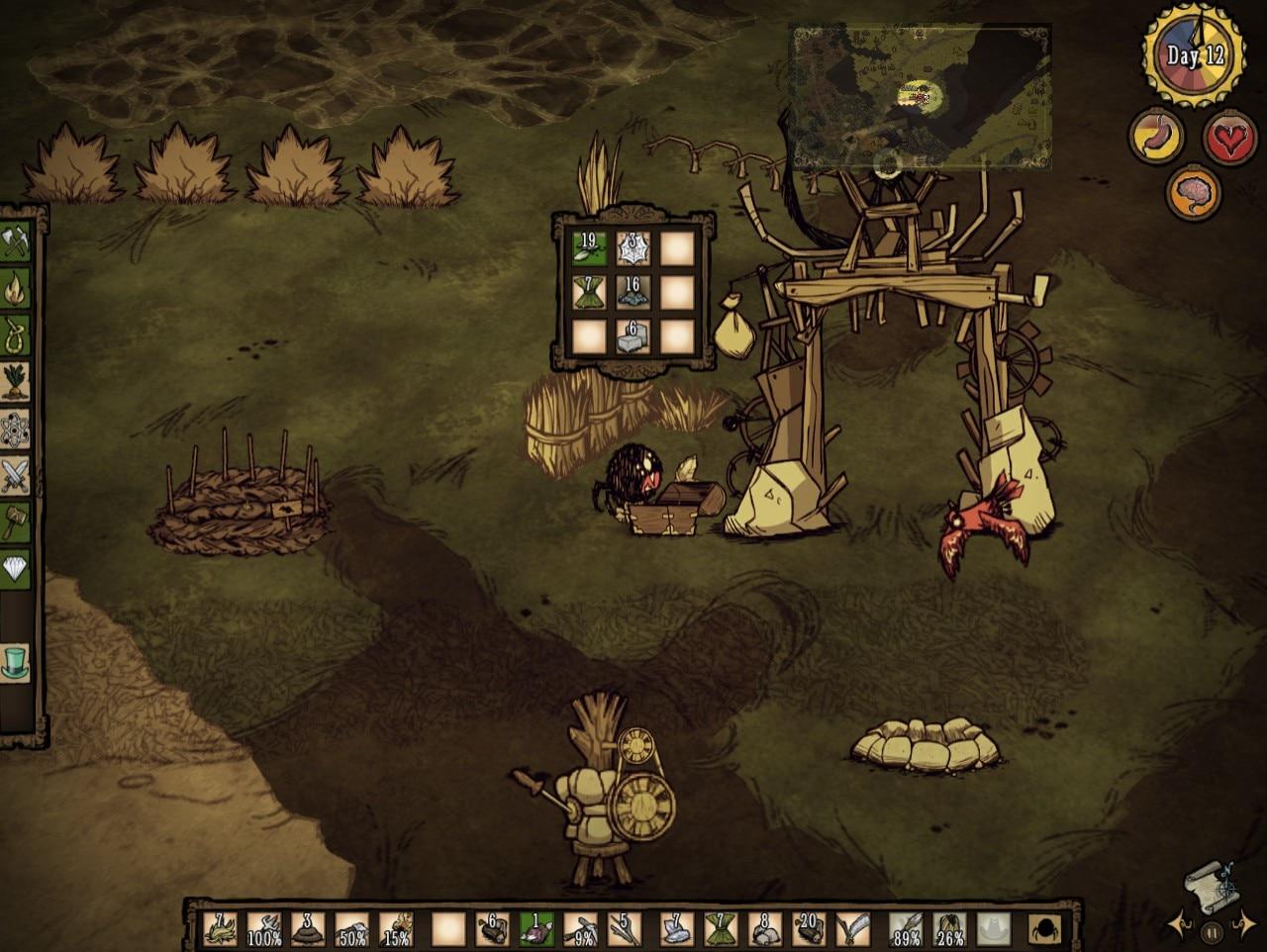1267x952 pixels.
Task: Pause the game with the pause button
Action: [x=1211, y=931]
